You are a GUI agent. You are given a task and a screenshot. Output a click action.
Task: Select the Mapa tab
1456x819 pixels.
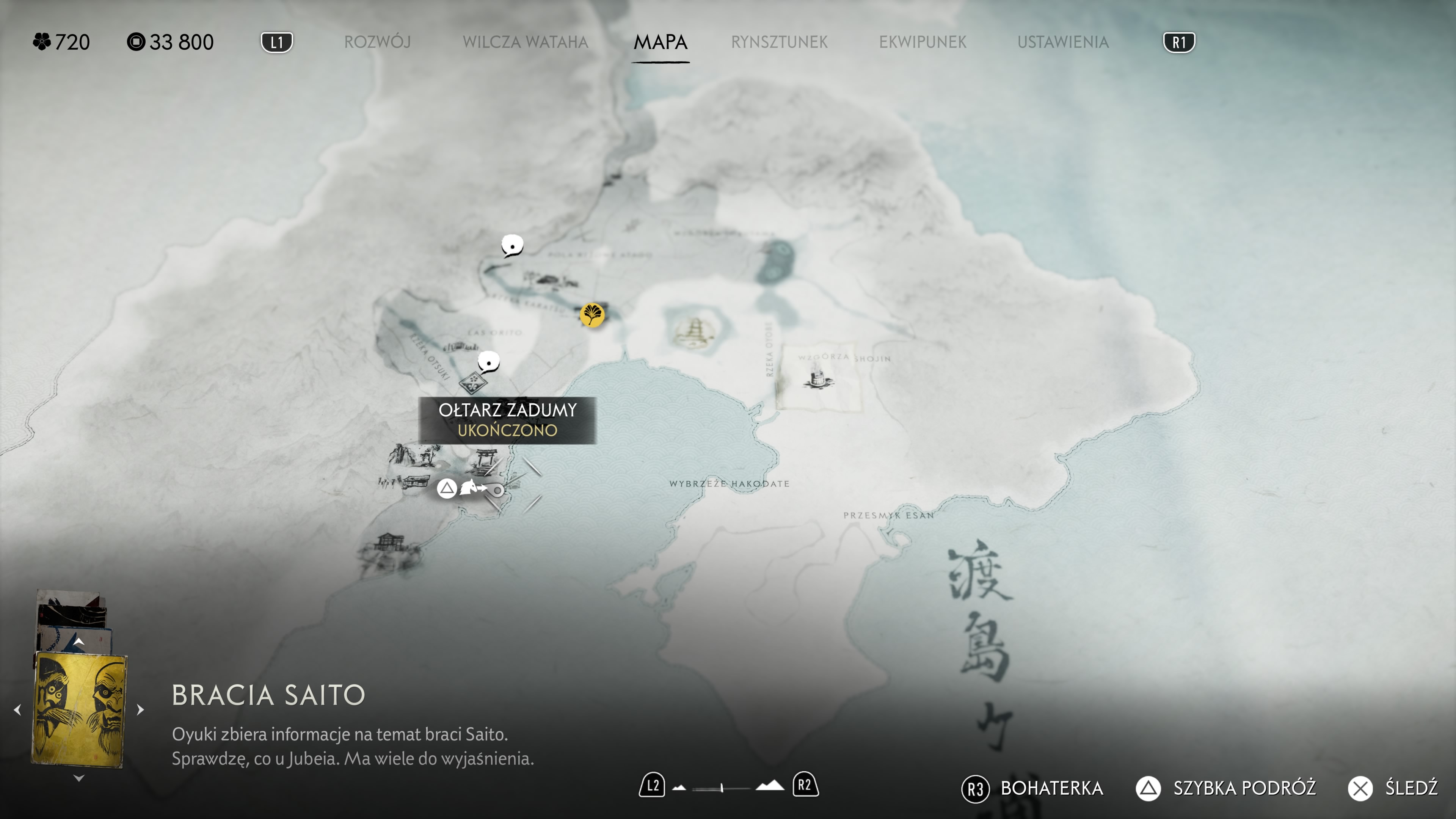click(x=660, y=42)
